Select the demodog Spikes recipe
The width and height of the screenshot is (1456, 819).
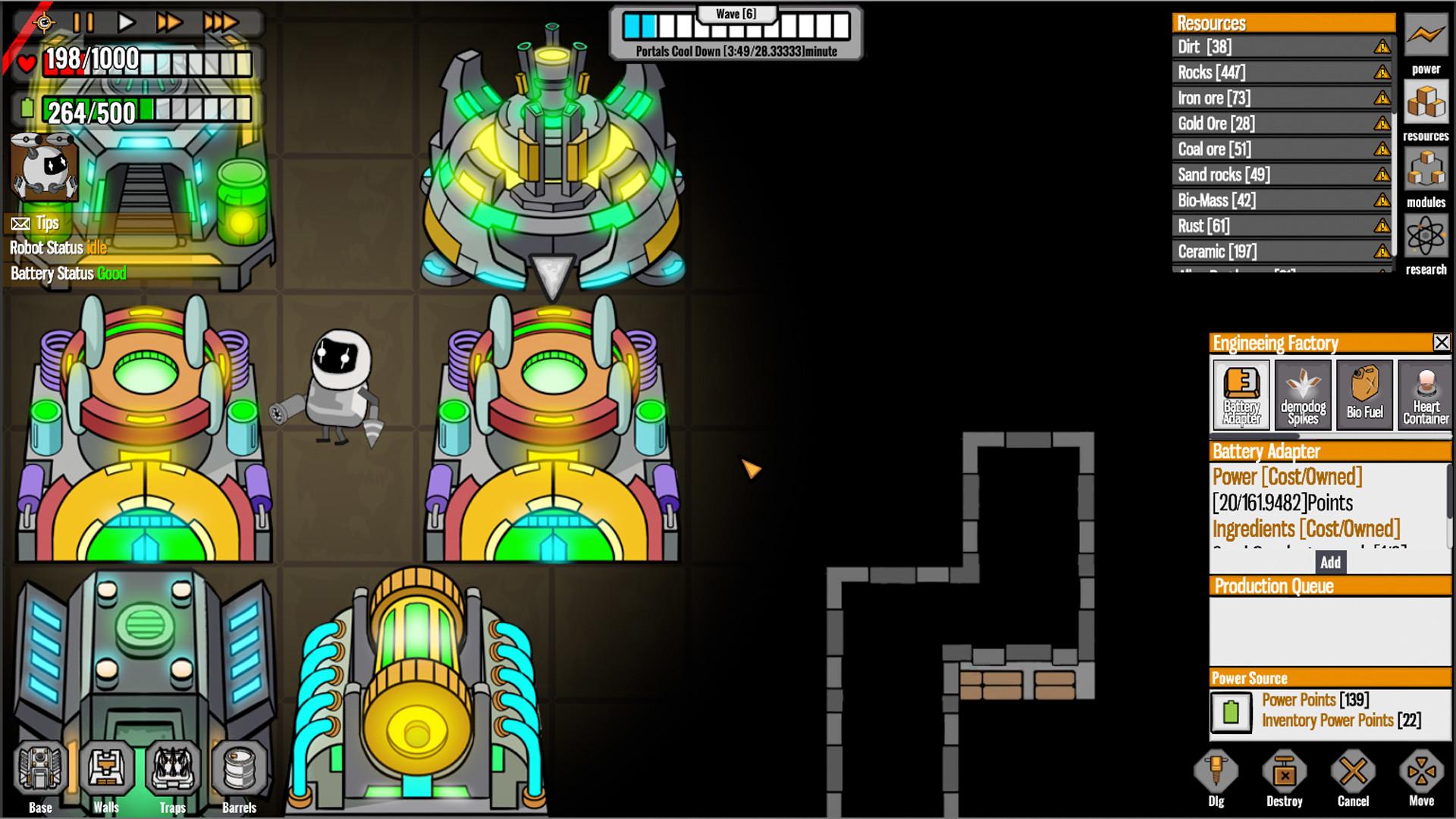[x=1303, y=394]
